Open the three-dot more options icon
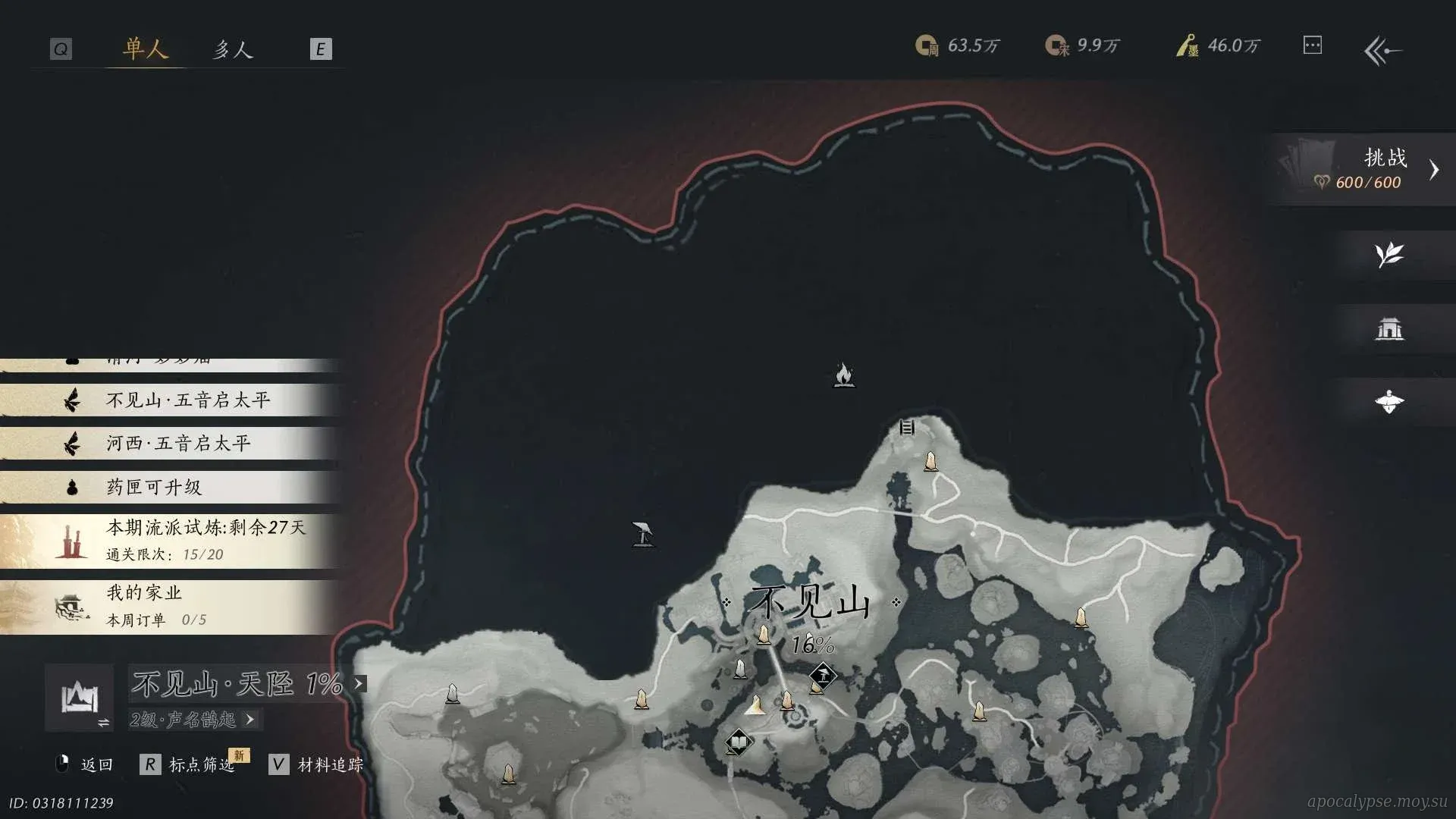The width and height of the screenshot is (1456, 819). tap(1312, 45)
